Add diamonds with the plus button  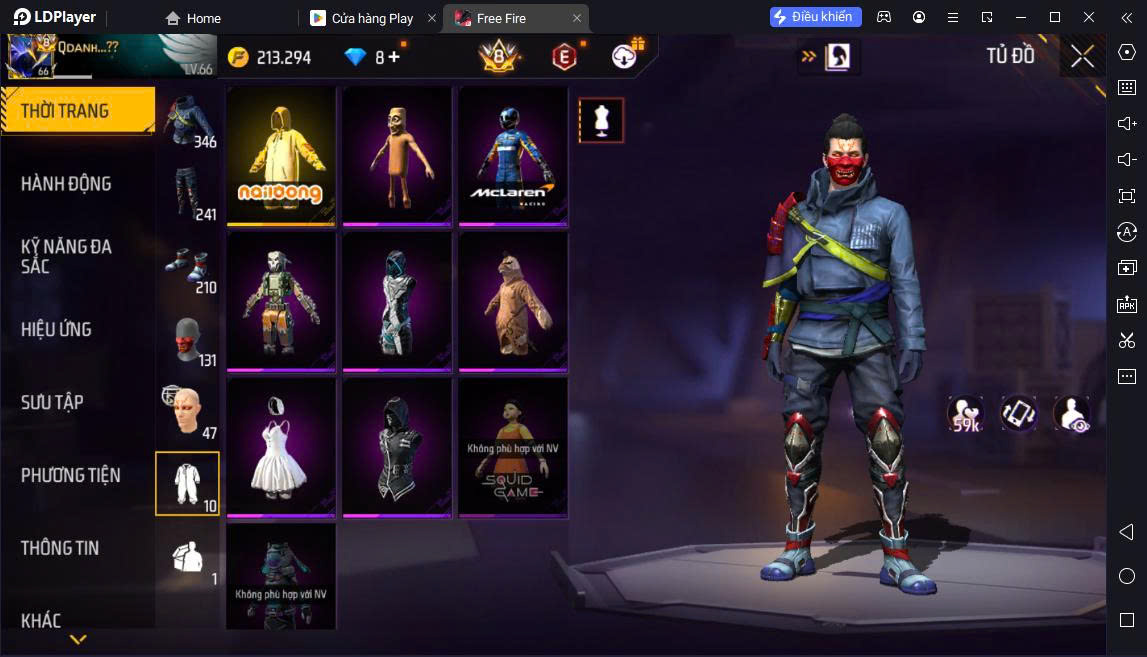pos(394,57)
